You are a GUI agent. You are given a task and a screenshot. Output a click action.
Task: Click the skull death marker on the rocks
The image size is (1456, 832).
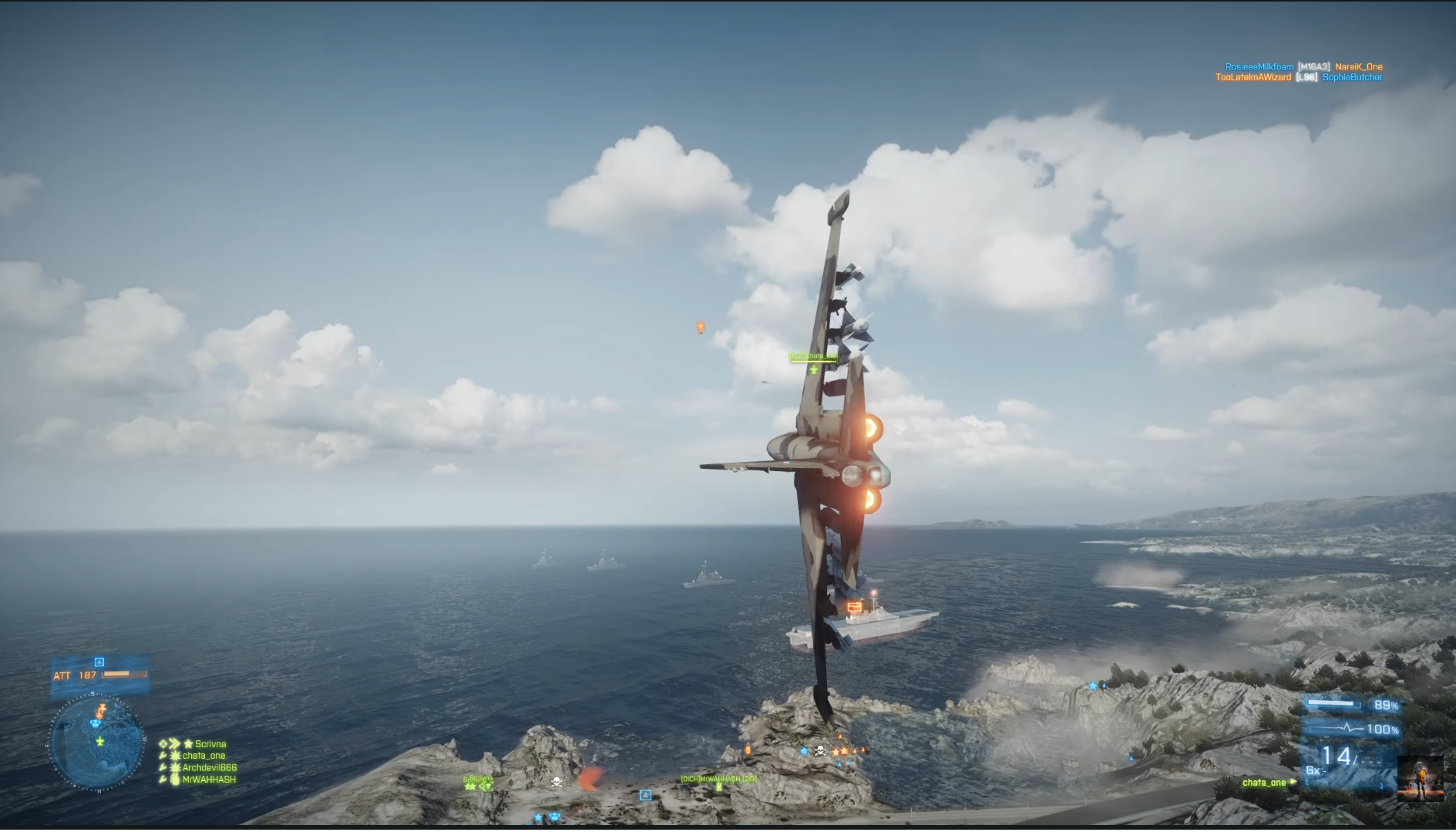[556, 783]
